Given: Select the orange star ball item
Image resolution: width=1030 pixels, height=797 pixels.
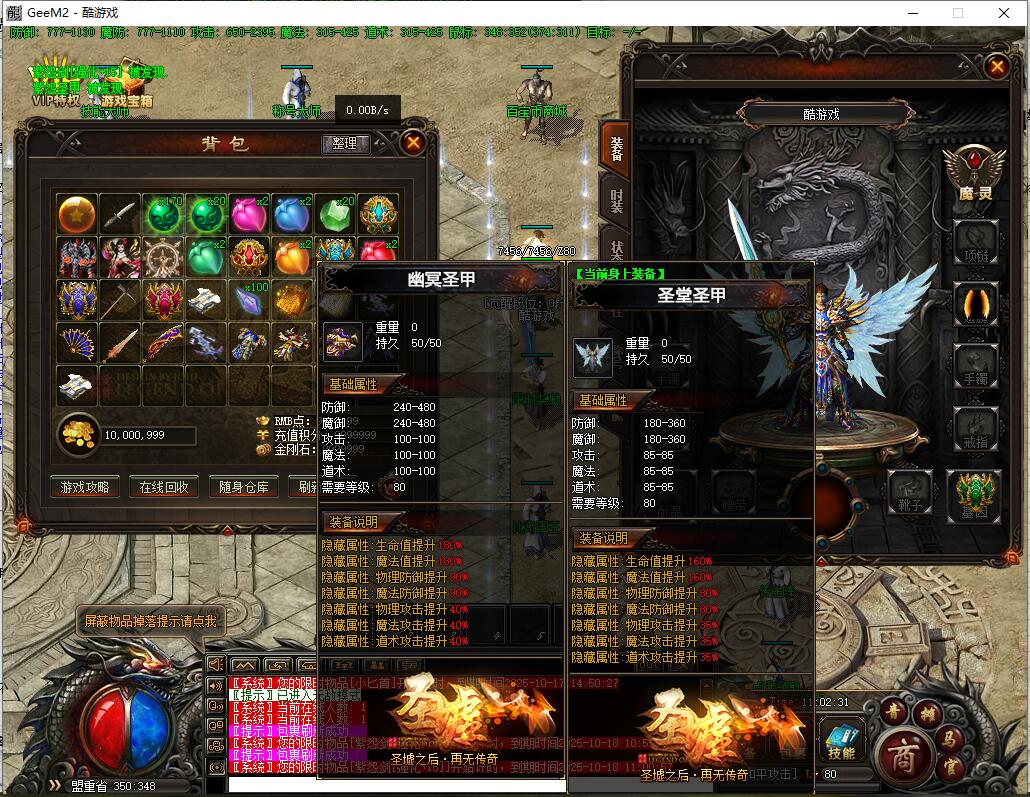Looking at the screenshot, I should click(77, 214).
